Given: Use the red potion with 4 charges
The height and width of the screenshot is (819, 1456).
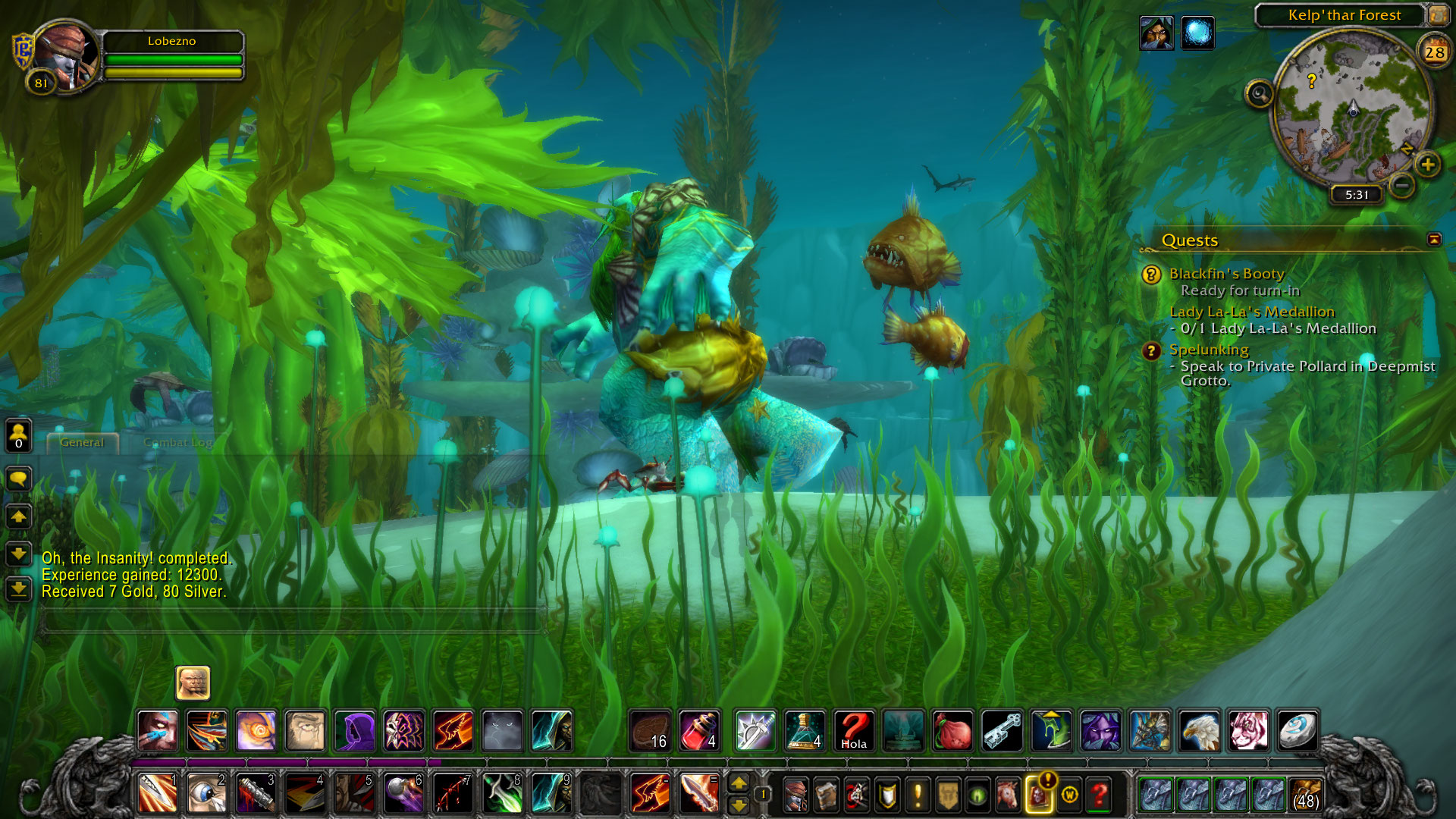Looking at the screenshot, I should click(x=699, y=731).
